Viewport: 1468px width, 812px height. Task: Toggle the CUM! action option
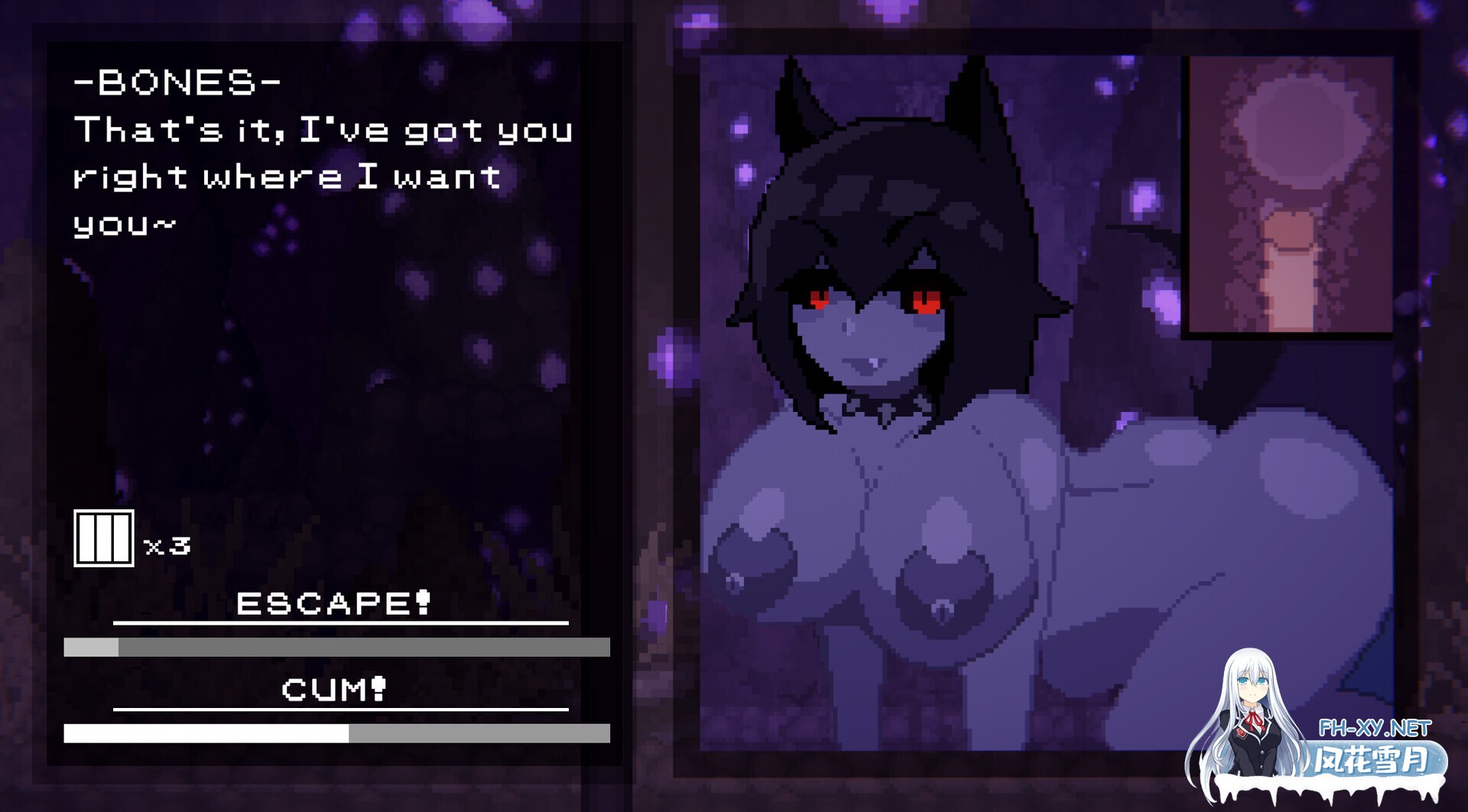point(334,692)
